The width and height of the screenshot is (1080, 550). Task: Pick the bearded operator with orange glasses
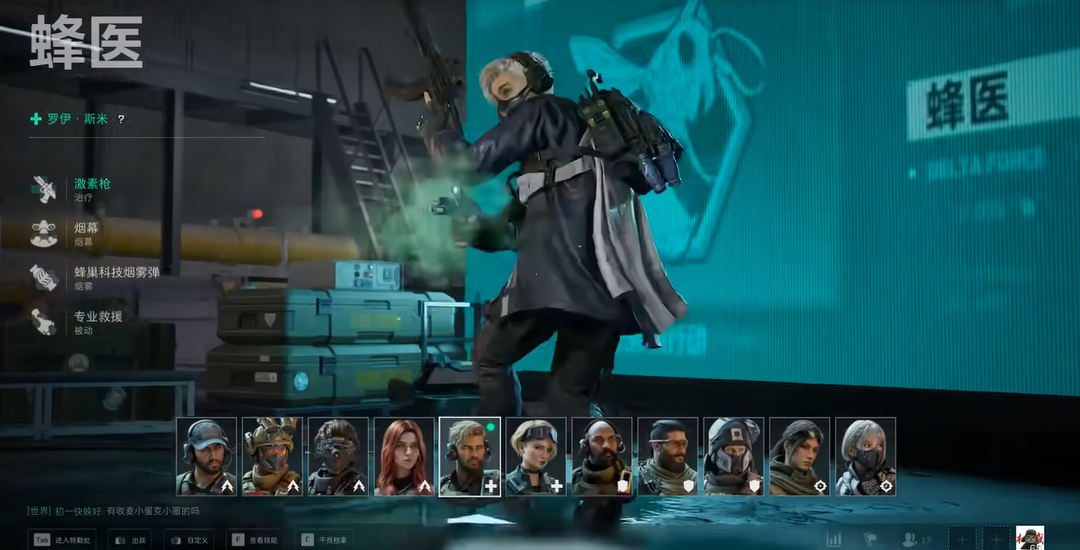[x=668, y=456]
